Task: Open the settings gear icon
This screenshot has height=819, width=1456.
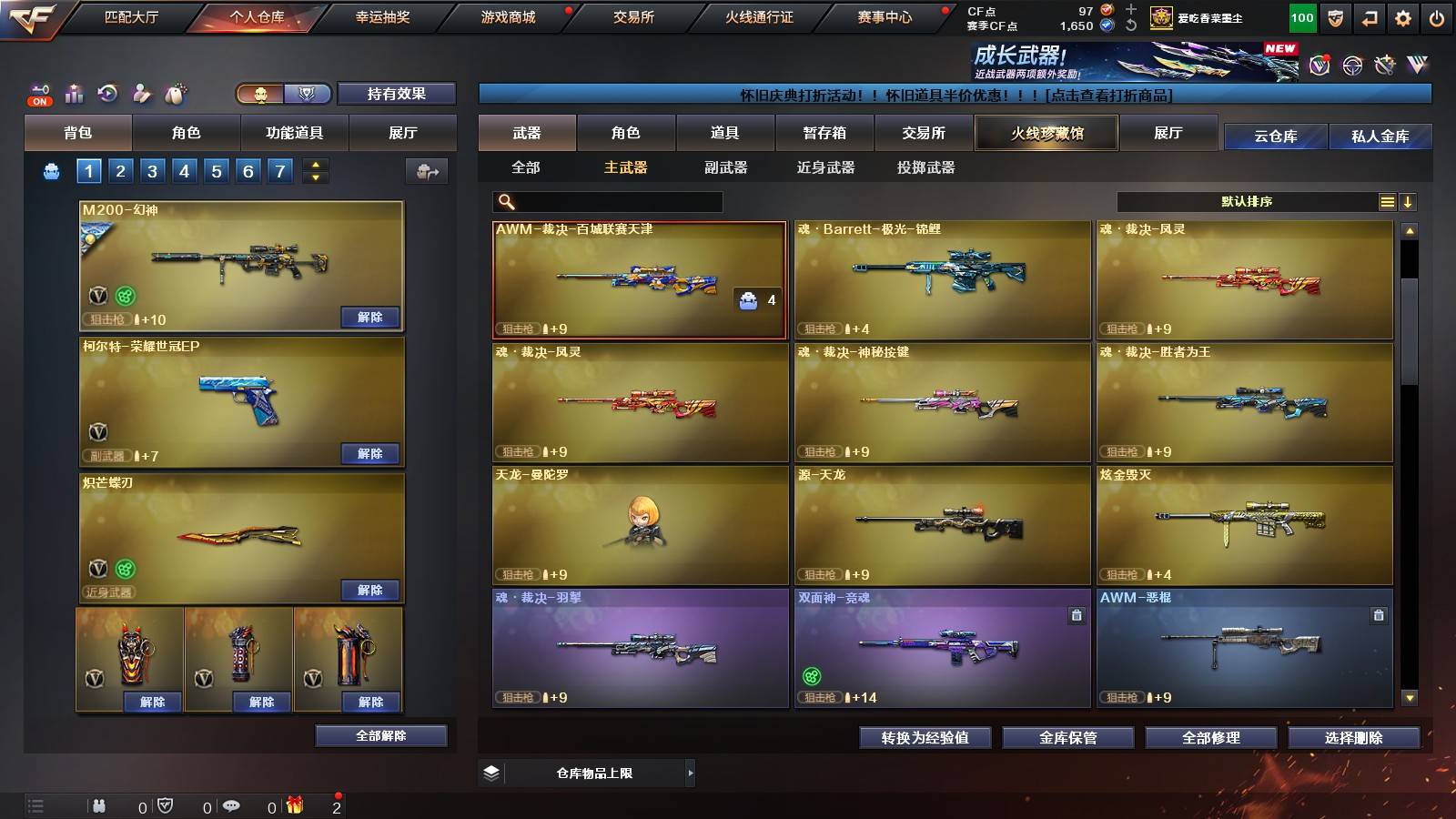Action: tap(1403, 17)
